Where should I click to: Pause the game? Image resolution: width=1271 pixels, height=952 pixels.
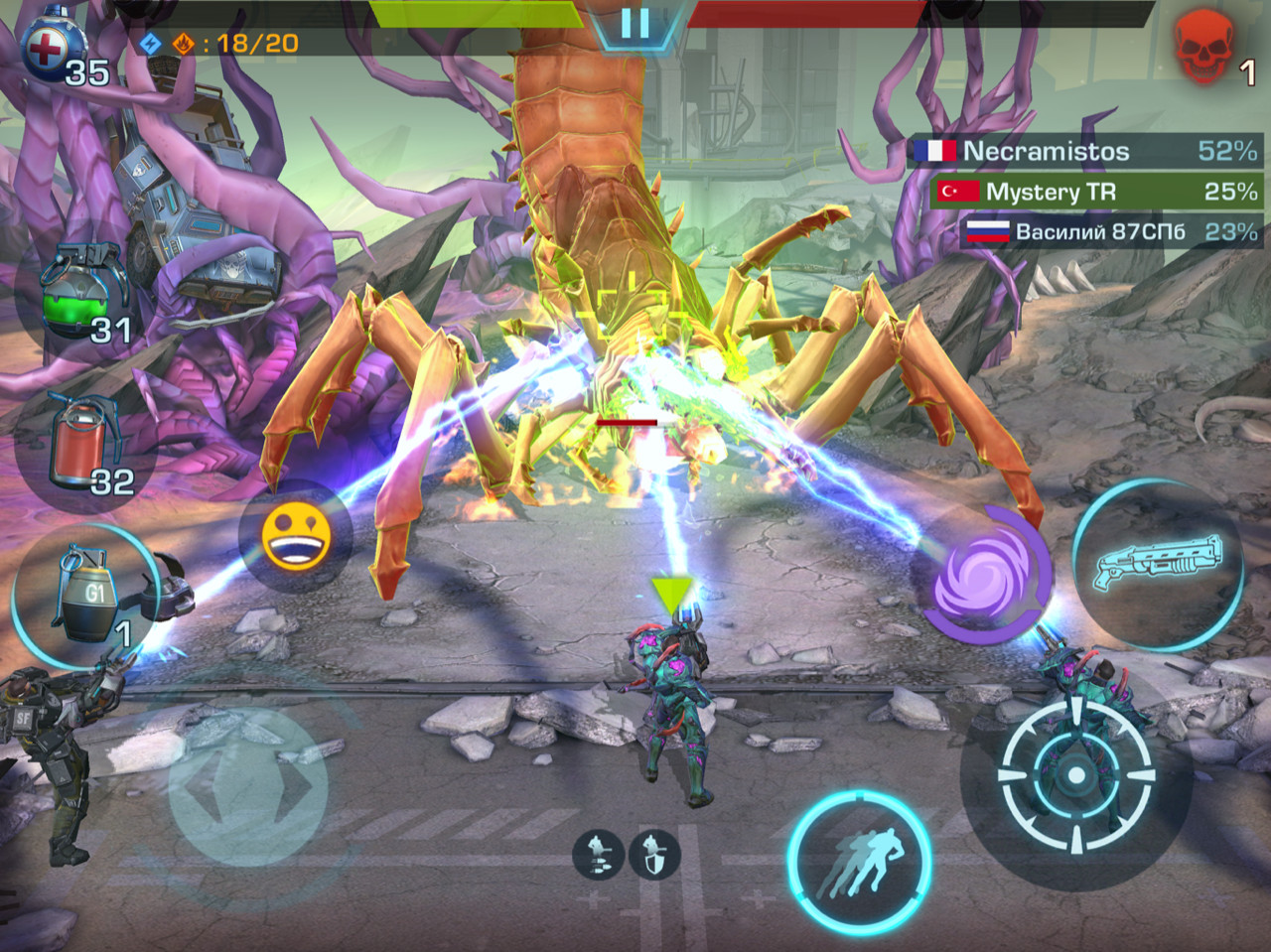point(635,23)
